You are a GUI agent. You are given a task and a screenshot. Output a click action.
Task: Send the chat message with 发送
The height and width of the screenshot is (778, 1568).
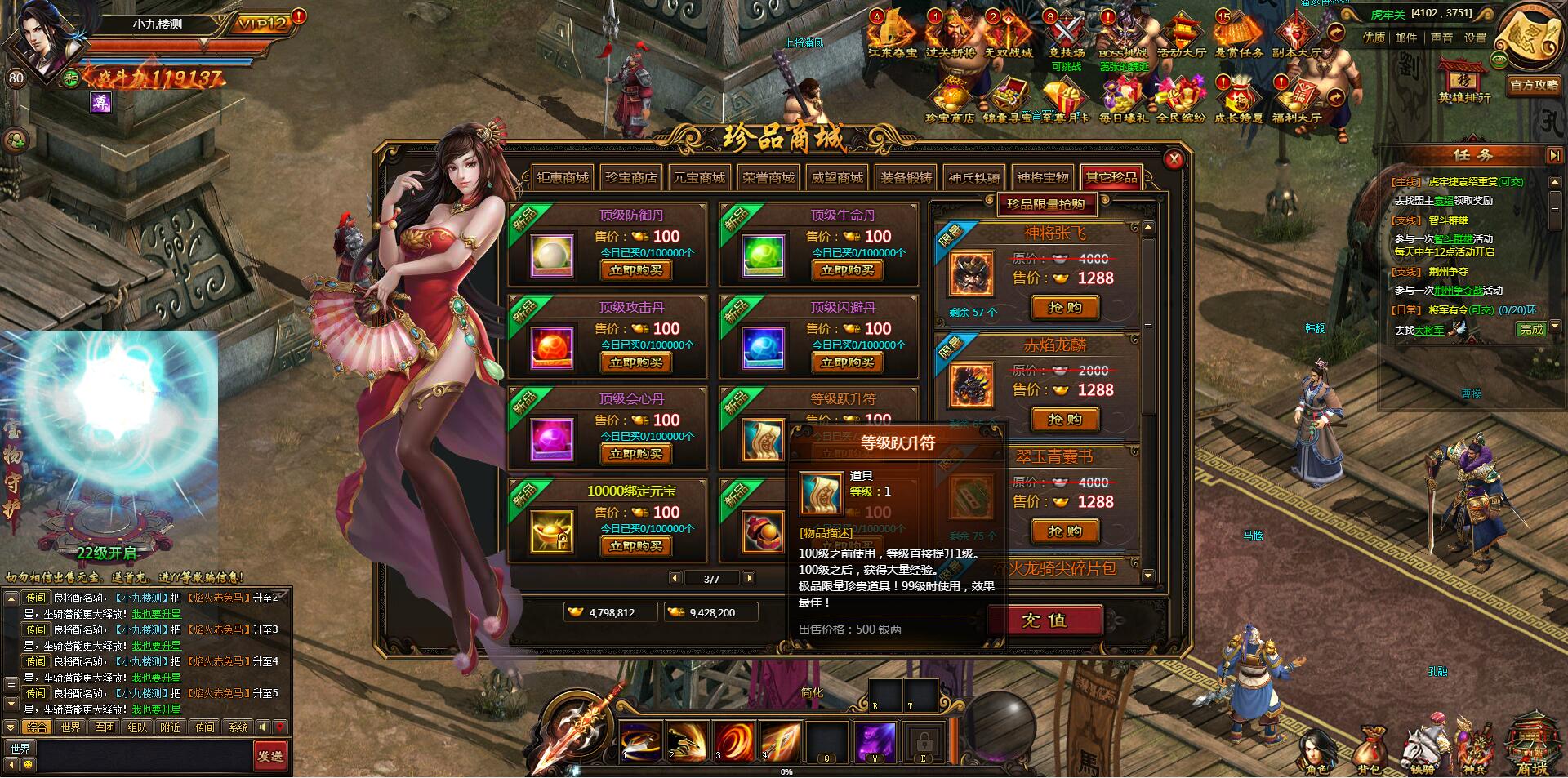point(270,756)
